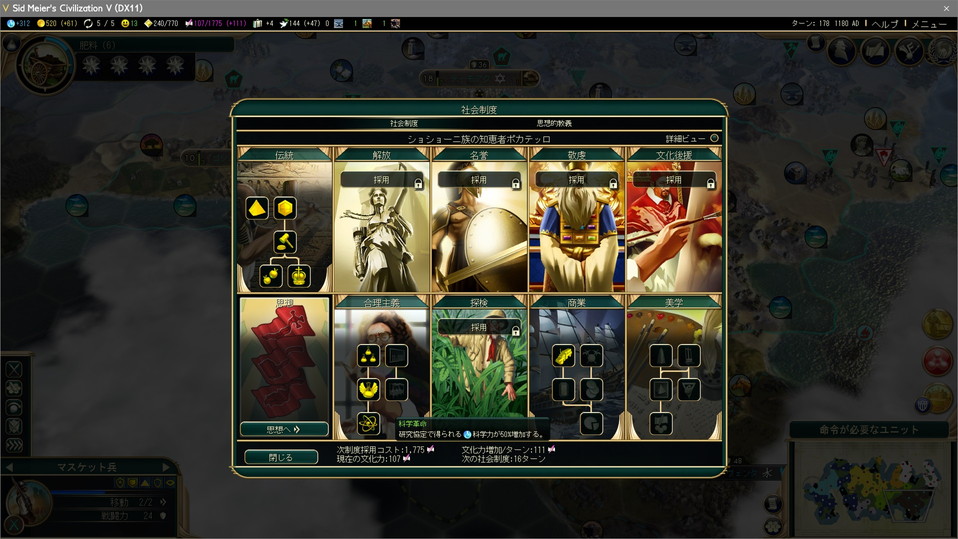
Task: Select the gold wagon policy in Commerce
Action: pyautogui.click(x=563, y=356)
